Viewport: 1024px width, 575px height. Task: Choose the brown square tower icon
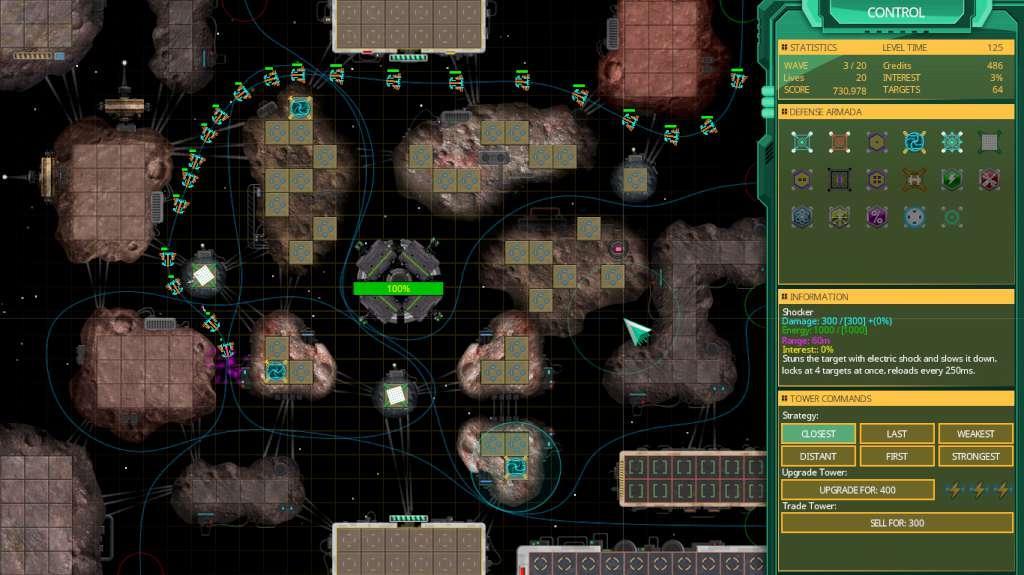click(838, 142)
